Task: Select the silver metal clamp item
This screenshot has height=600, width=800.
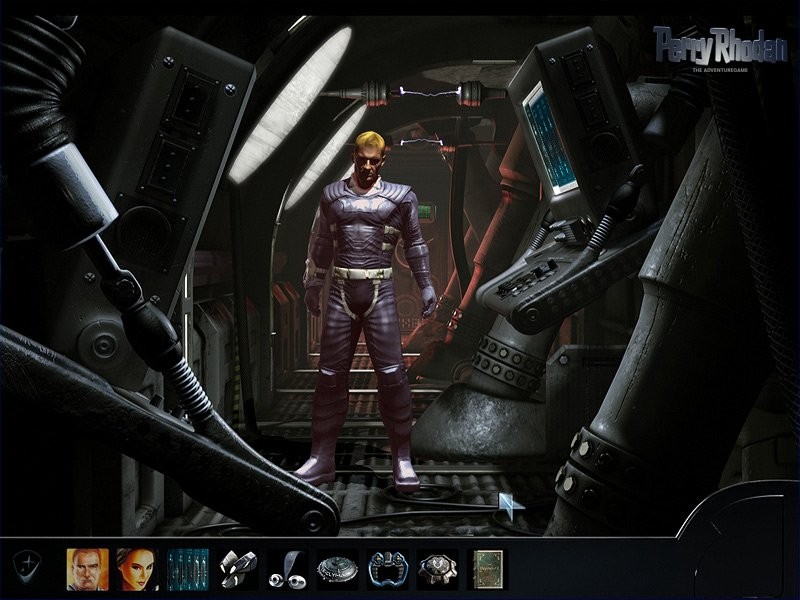Action: pos(237,568)
